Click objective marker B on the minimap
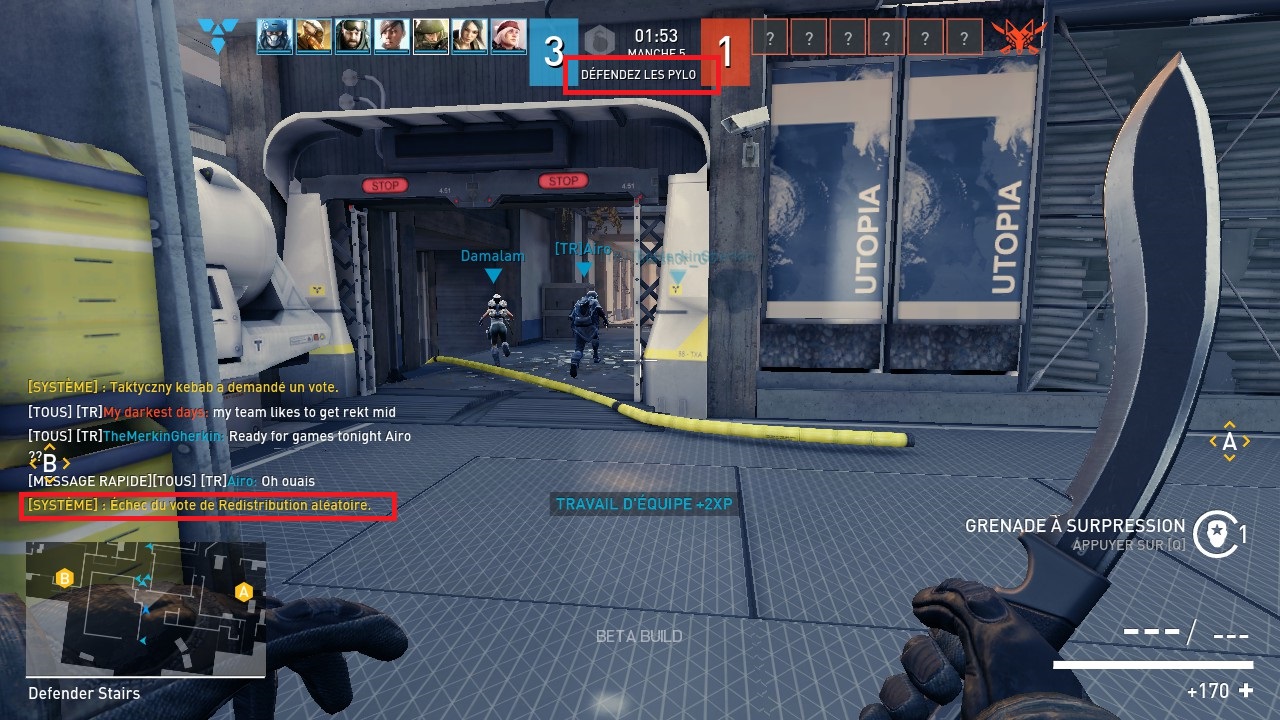This screenshot has width=1280, height=720. (x=65, y=578)
